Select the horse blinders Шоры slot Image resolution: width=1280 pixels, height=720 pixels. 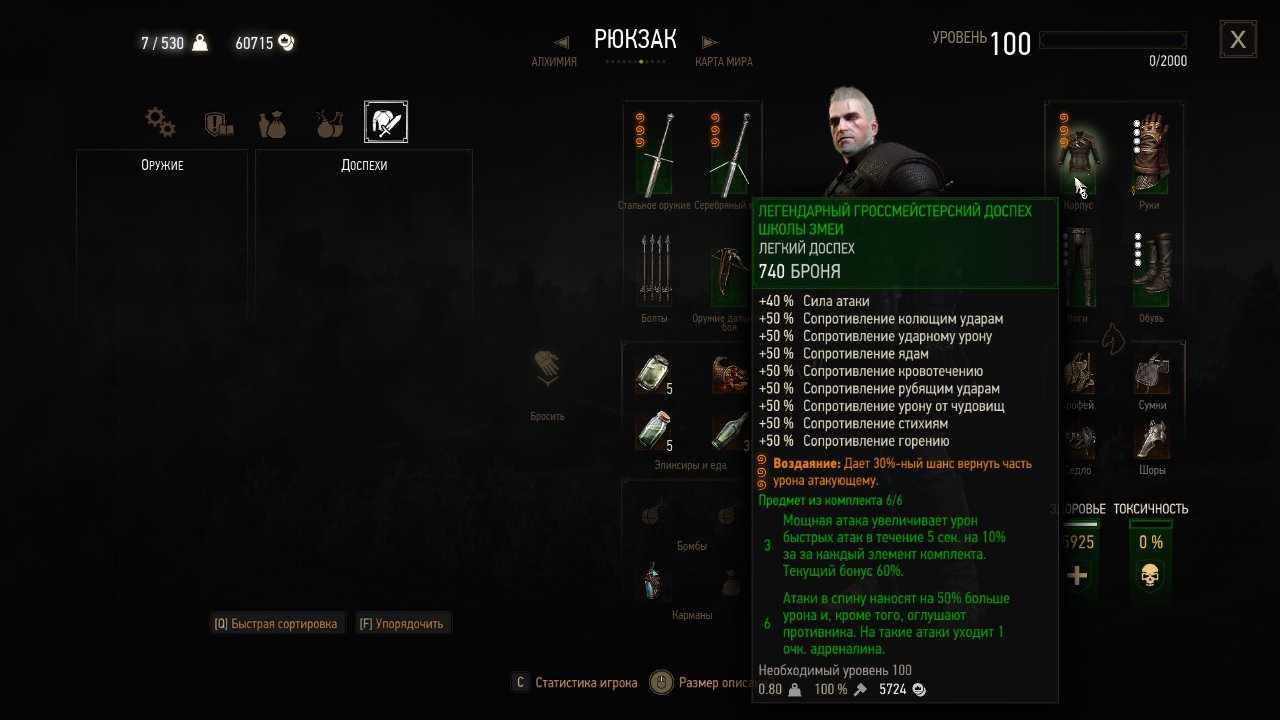point(1152,438)
